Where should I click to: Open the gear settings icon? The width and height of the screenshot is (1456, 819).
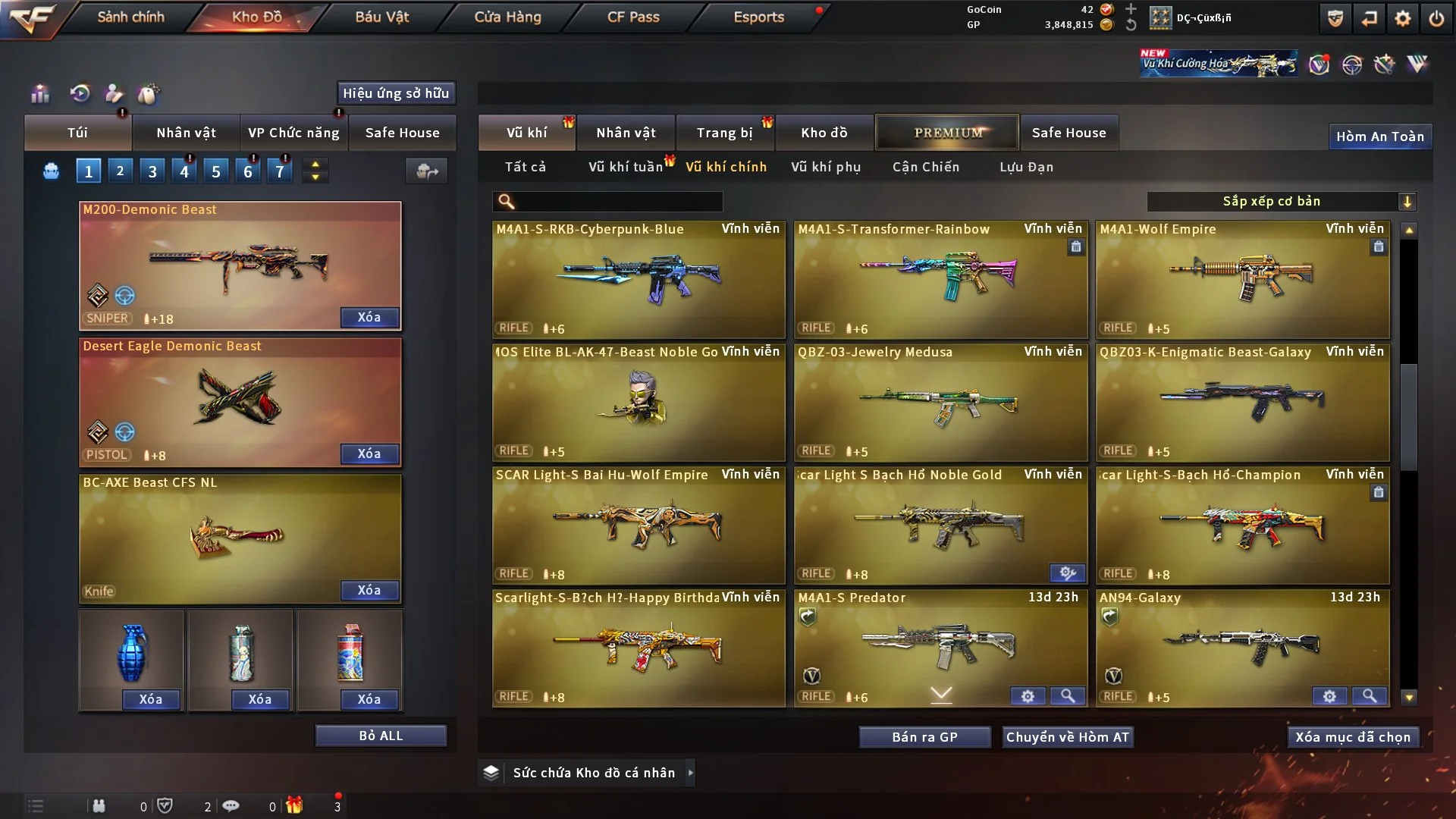[x=1403, y=18]
